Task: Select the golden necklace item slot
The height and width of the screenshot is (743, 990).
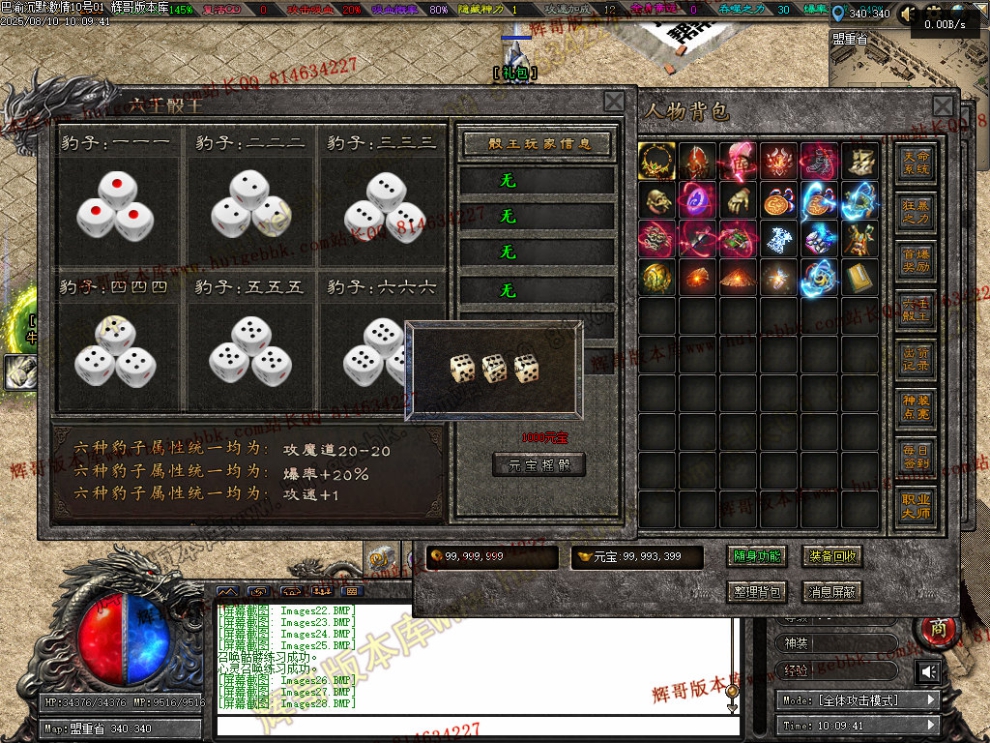Action: point(657,160)
